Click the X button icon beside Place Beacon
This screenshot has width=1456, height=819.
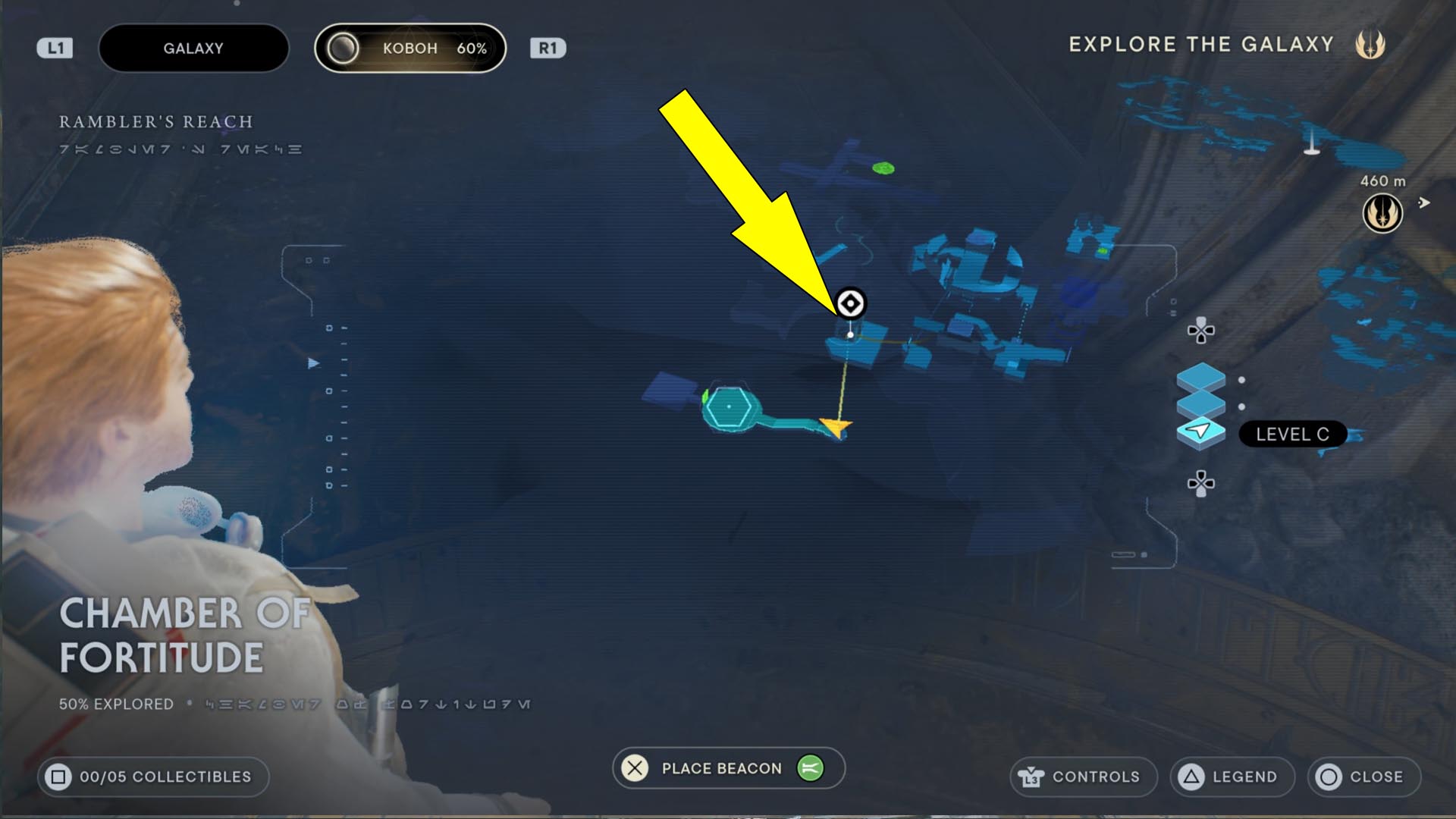coord(634,768)
